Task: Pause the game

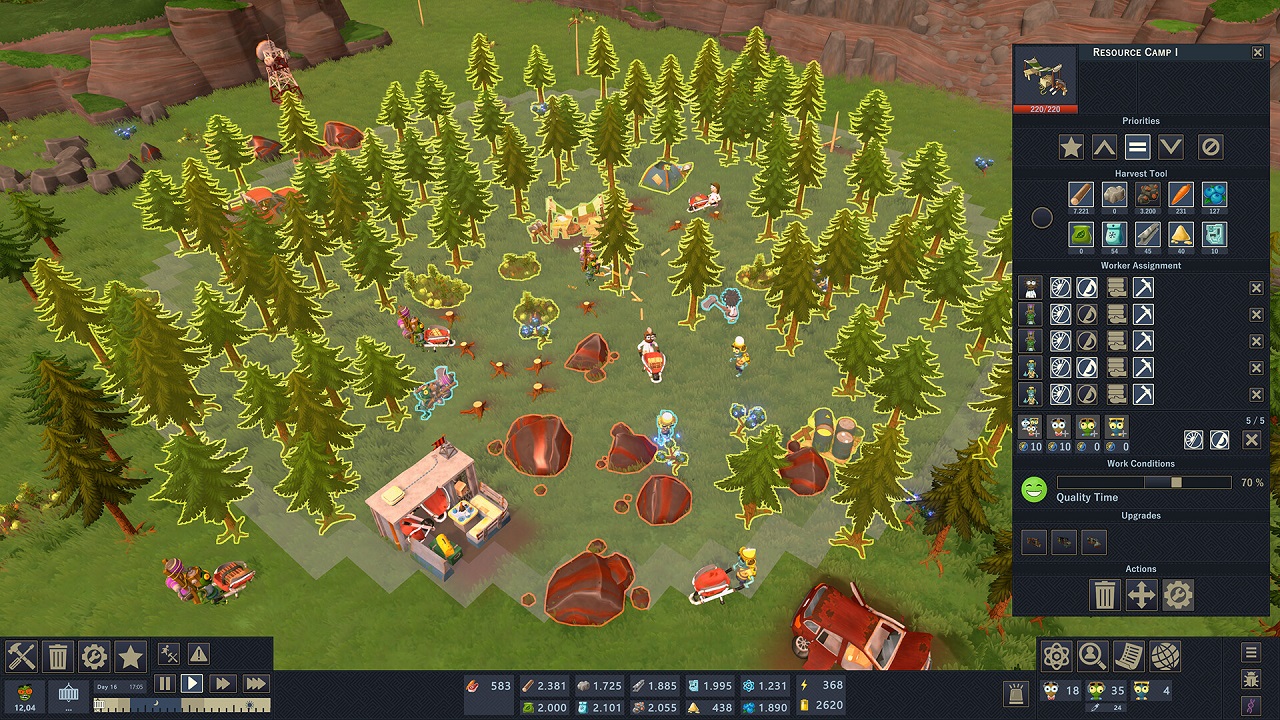Action: click(165, 684)
